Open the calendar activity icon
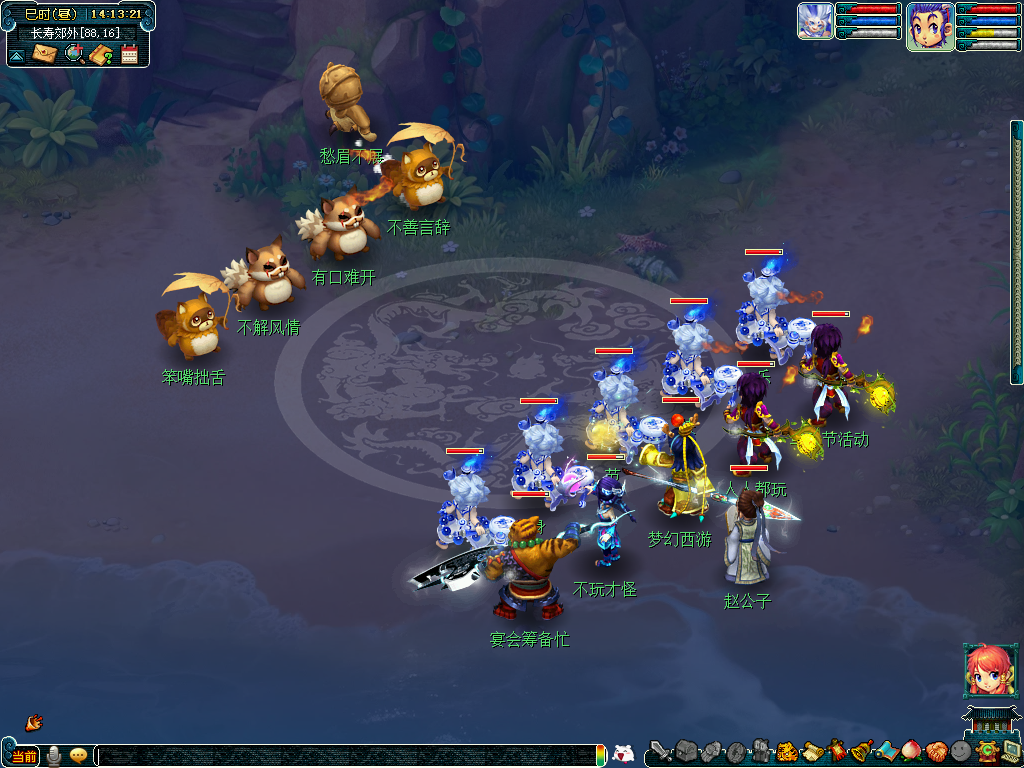This screenshot has height=768, width=1024. pyautogui.click(x=129, y=54)
